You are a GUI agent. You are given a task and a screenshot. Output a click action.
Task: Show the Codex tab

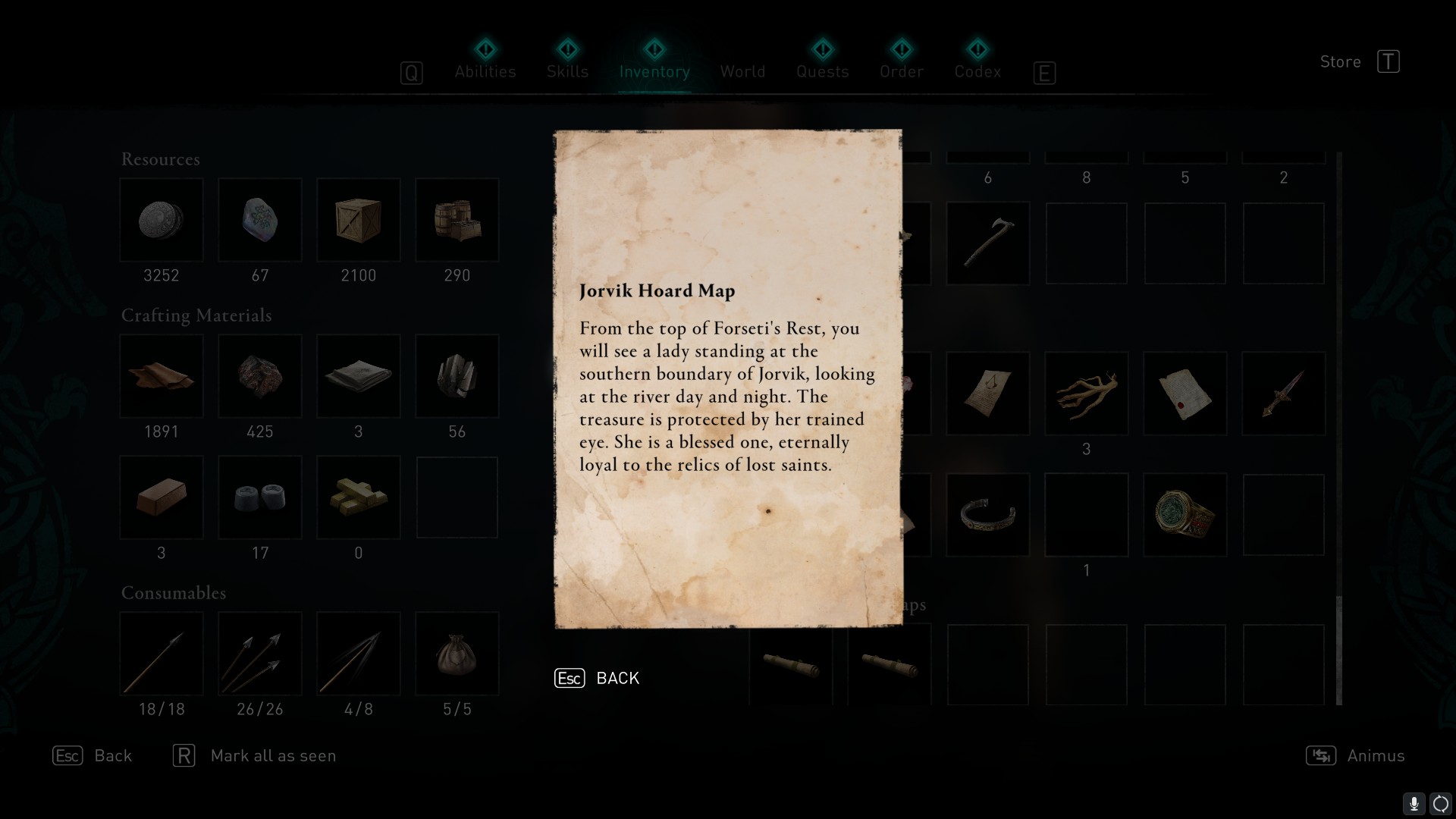tap(977, 71)
